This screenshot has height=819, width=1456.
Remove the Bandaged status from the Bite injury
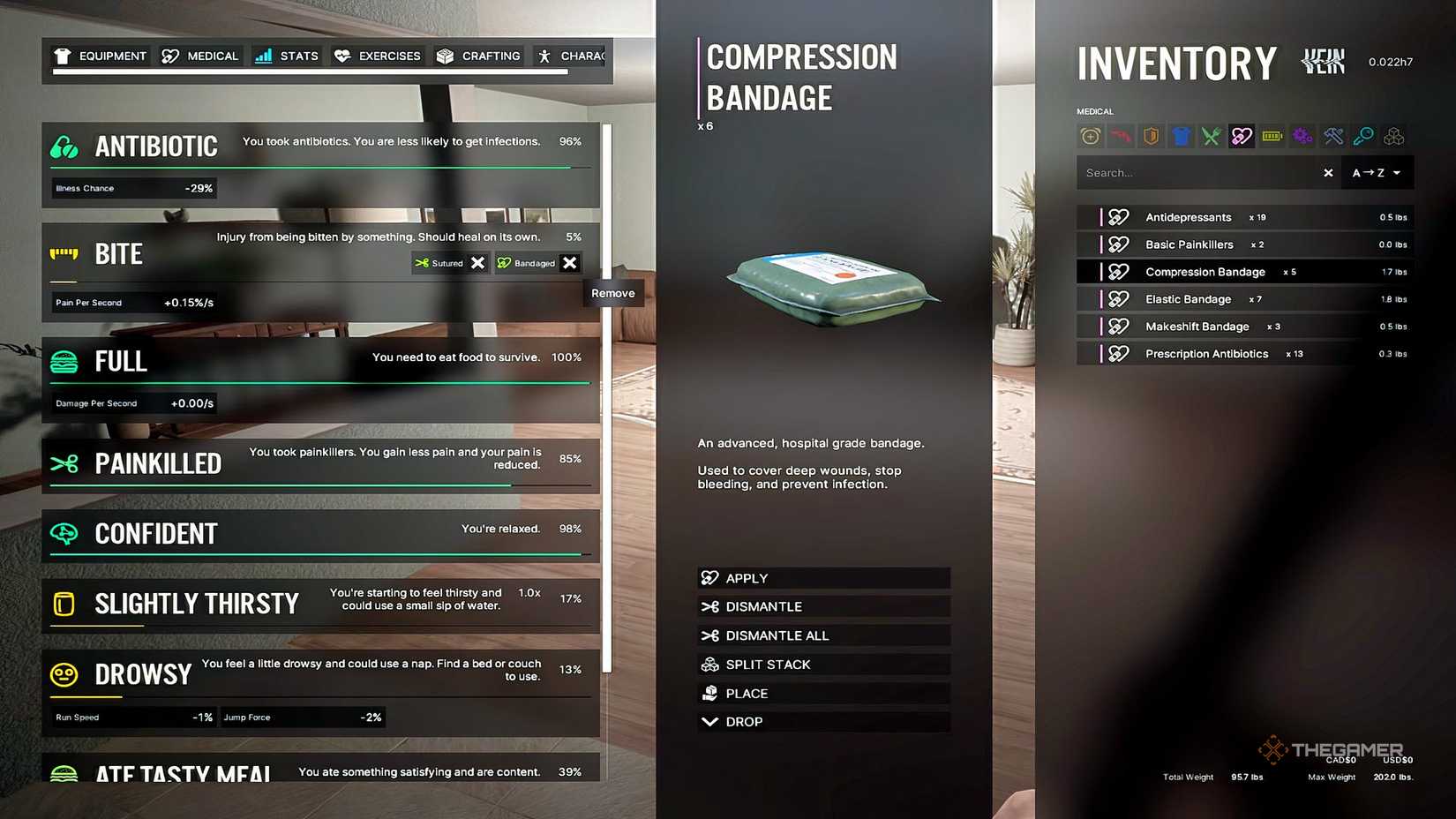pyautogui.click(x=570, y=262)
